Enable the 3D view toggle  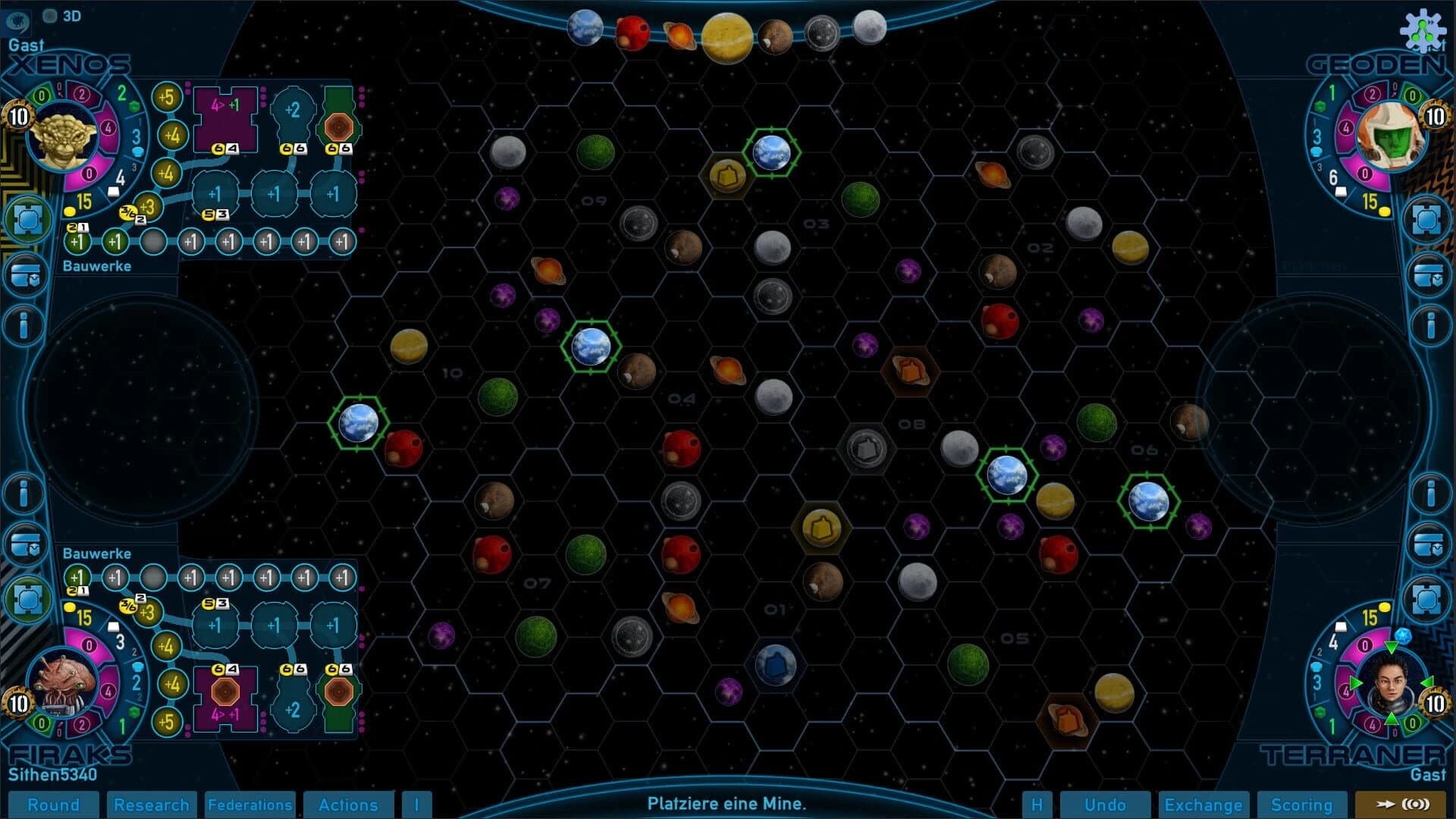tap(52, 16)
